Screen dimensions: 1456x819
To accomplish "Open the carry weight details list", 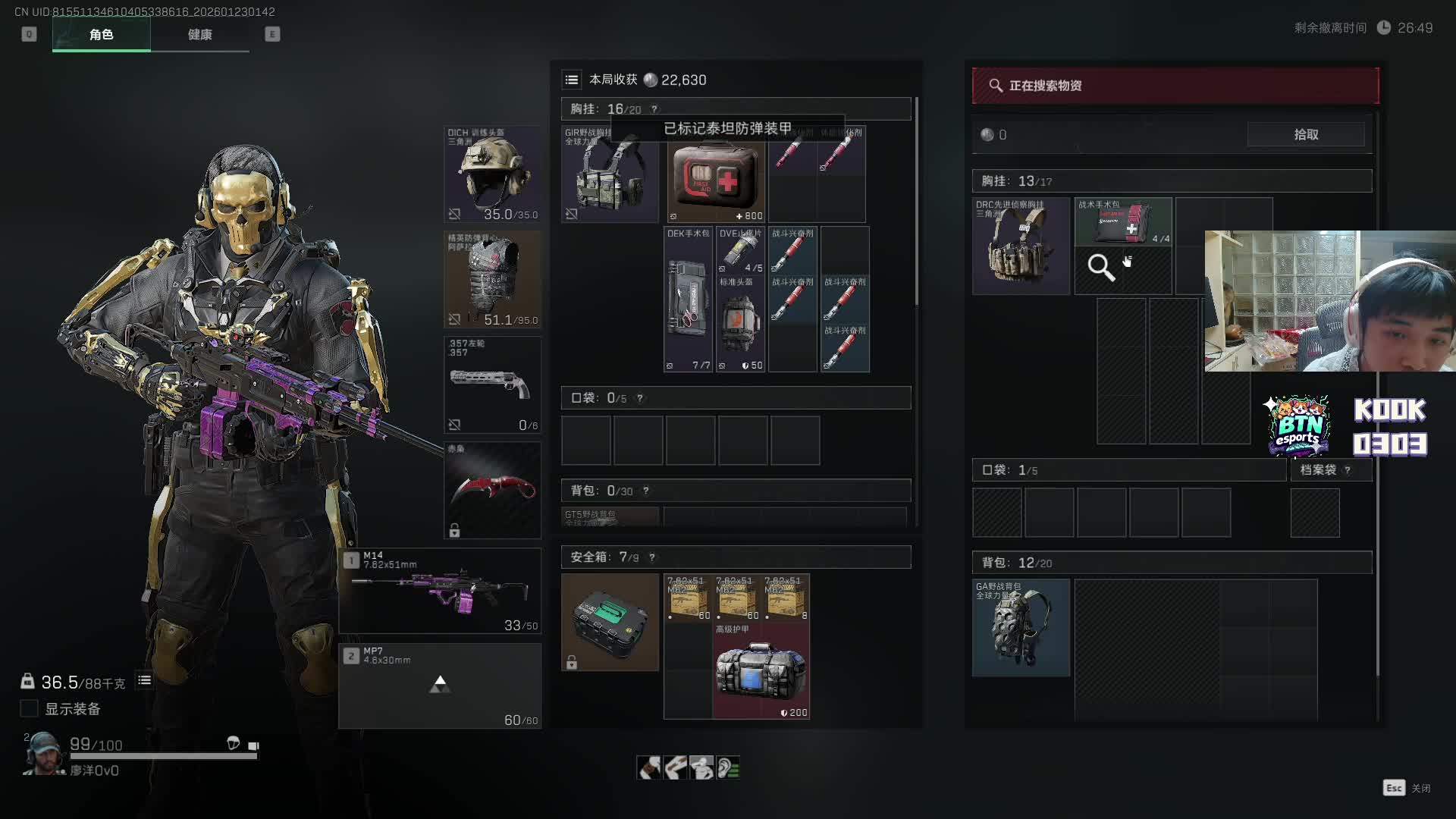I will pyautogui.click(x=144, y=680).
